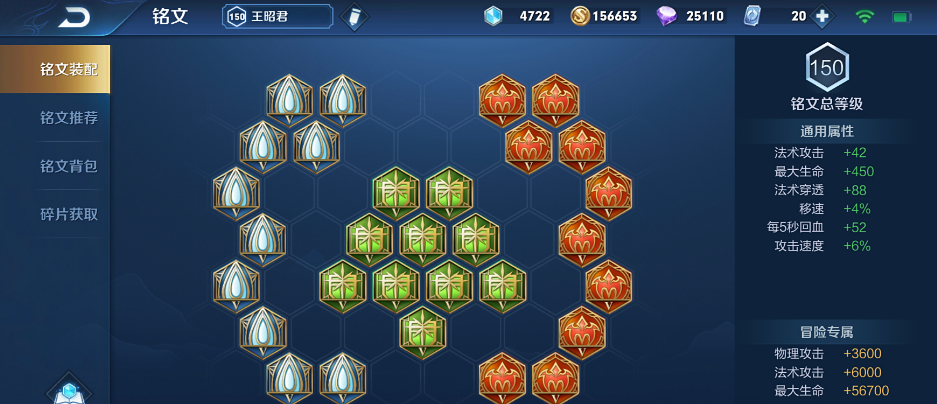Add more tickets with the plus button
937x404 pixels.
click(822, 16)
